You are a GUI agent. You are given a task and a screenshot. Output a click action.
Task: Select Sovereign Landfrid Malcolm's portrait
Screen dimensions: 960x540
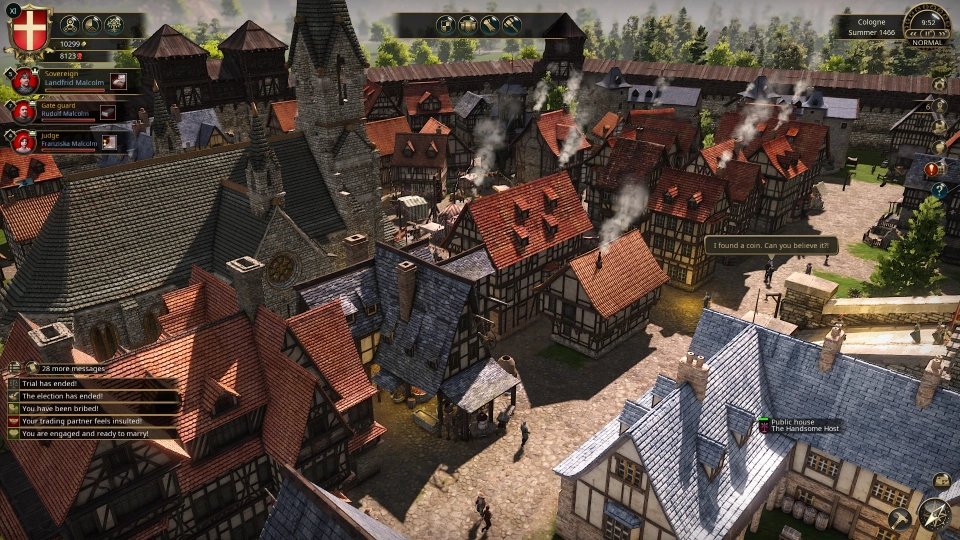(x=26, y=81)
